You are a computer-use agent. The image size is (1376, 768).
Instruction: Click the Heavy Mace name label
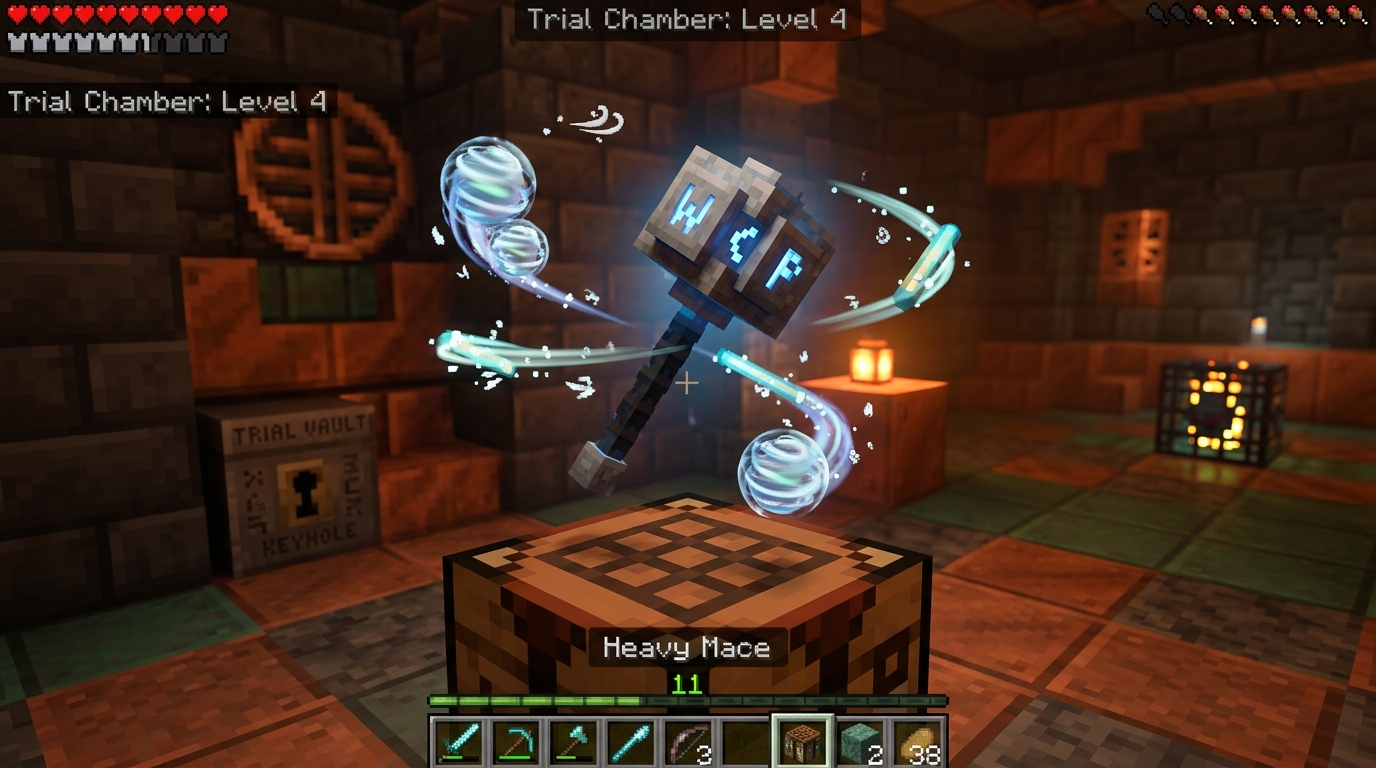pyautogui.click(x=686, y=647)
